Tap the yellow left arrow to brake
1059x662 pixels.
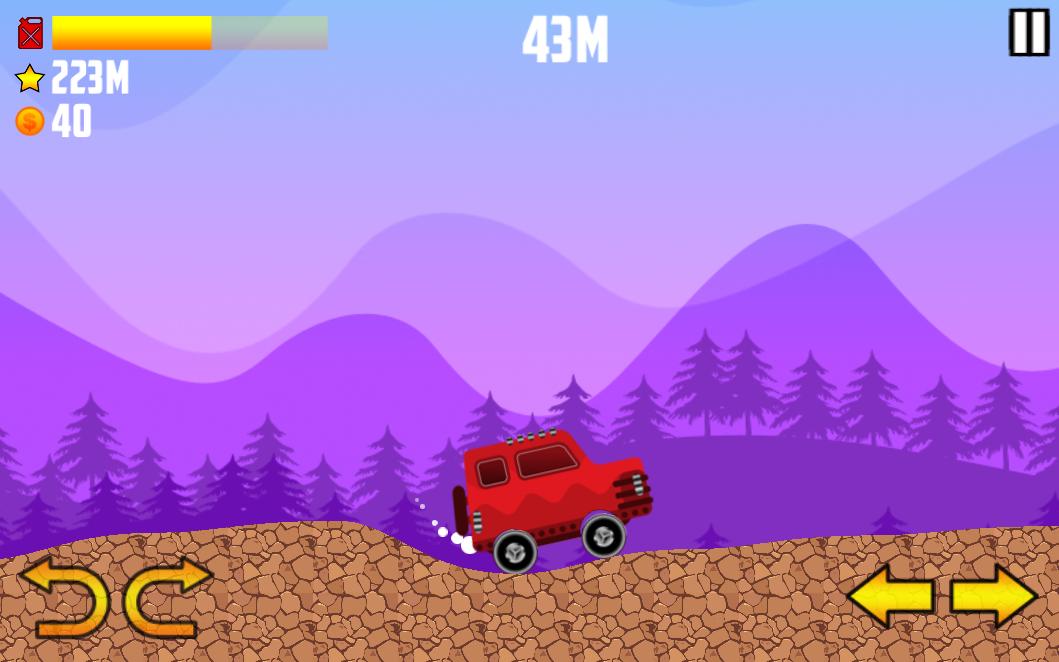pos(890,597)
